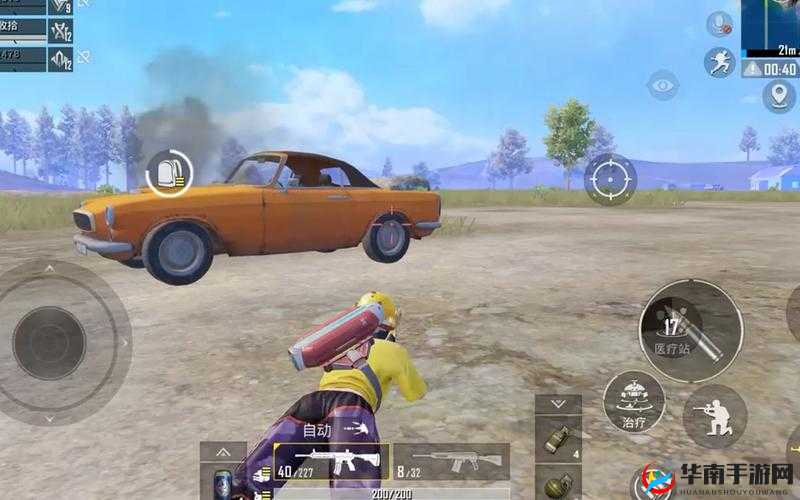
Task: Activate the auto-sprint running figure icon
Action: pyautogui.click(x=719, y=63)
